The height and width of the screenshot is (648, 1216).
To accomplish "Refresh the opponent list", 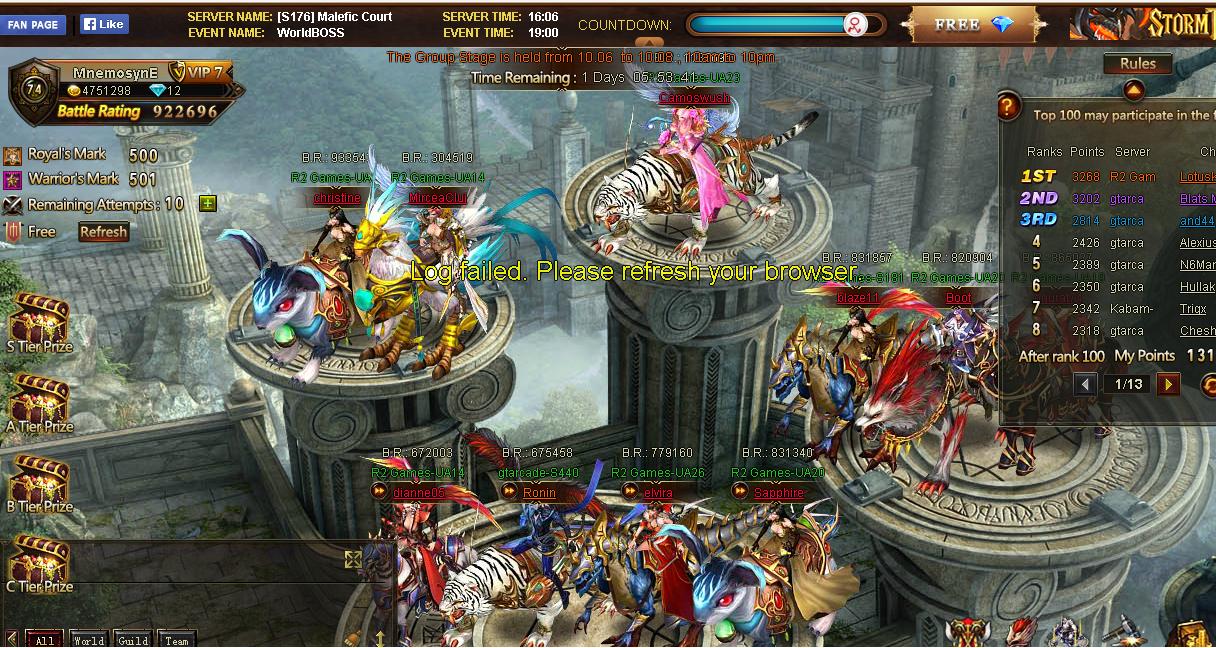I will point(104,232).
